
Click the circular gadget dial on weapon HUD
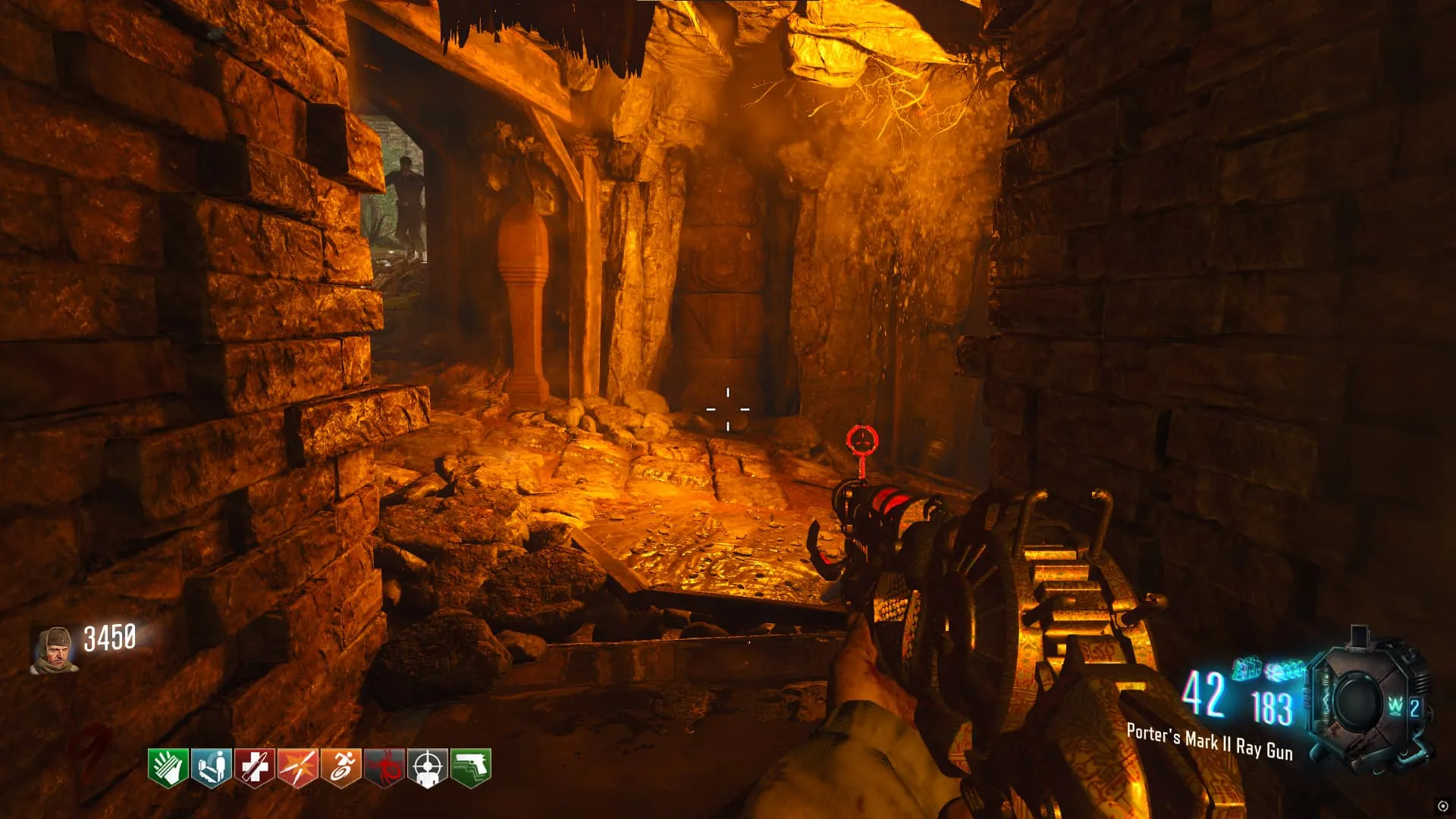[x=1355, y=701]
